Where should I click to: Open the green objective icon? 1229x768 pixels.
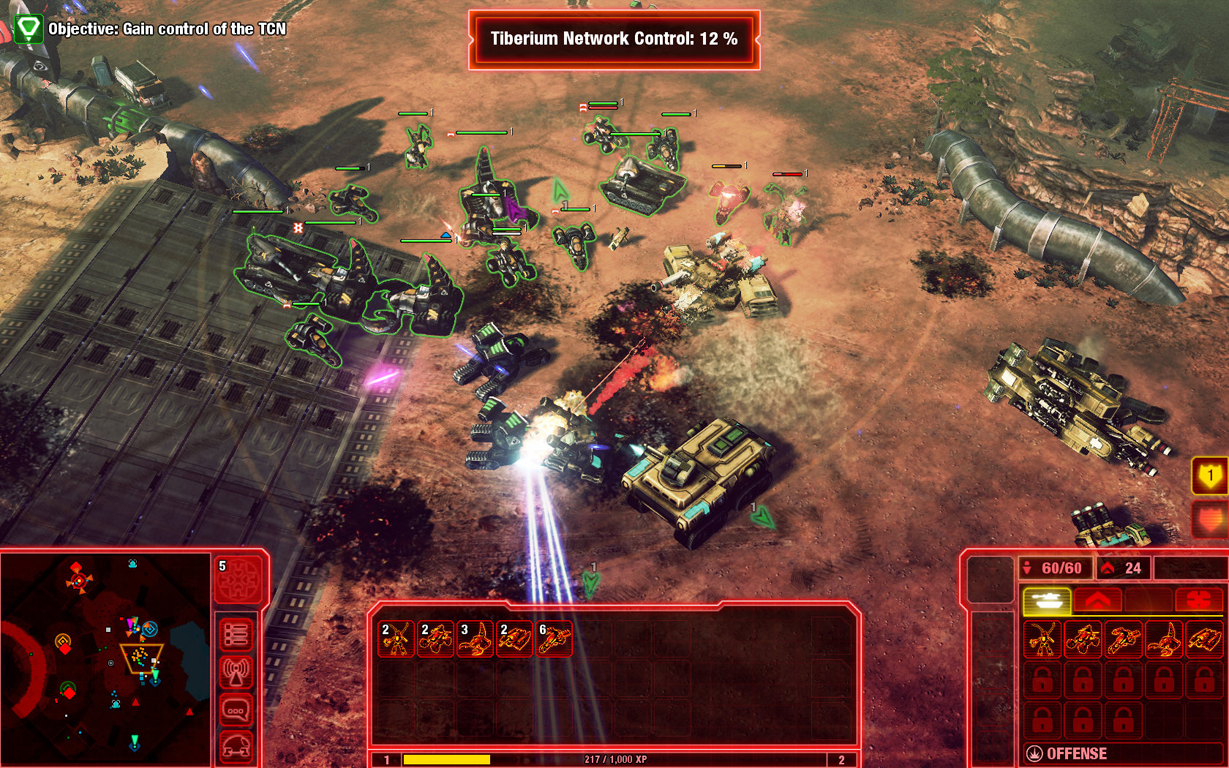28,28
